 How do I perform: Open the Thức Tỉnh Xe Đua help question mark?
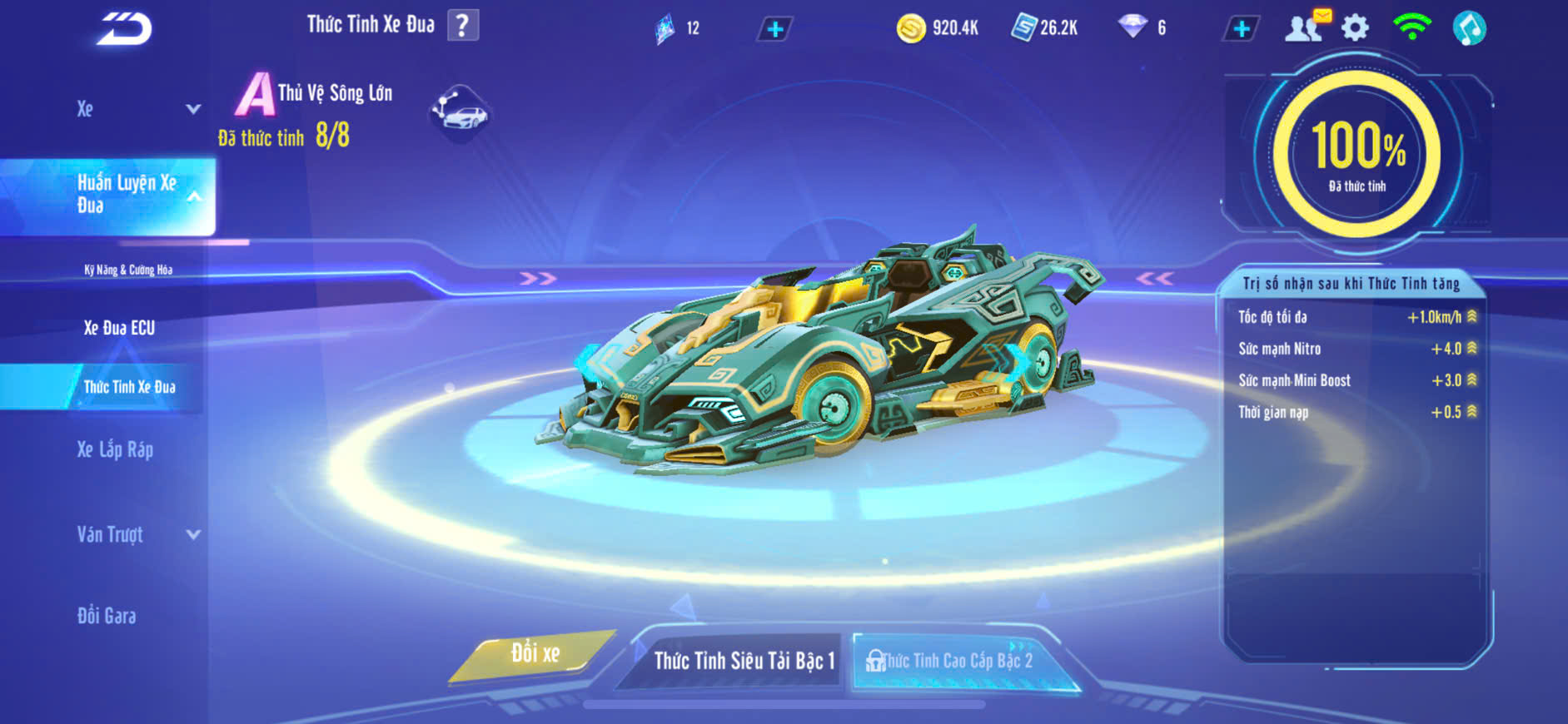pos(463,25)
